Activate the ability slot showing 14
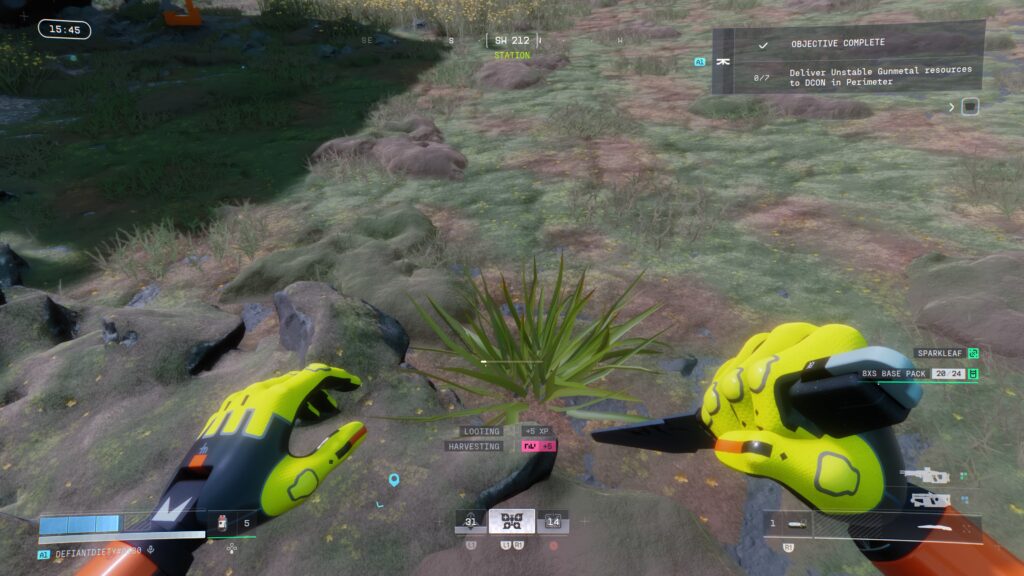Image resolution: width=1024 pixels, height=576 pixels. click(x=553, y=520)
